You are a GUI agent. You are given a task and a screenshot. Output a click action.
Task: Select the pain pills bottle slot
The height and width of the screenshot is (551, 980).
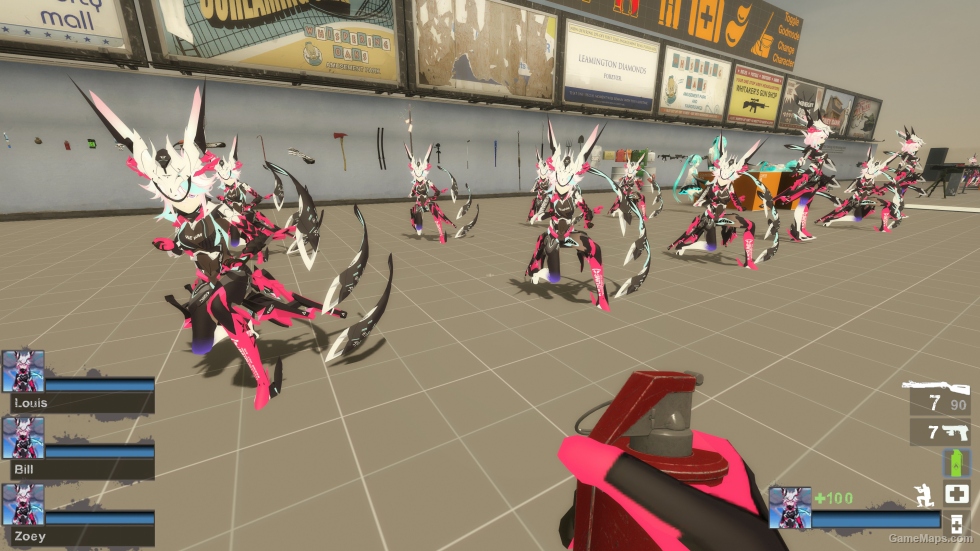point(956,525)
